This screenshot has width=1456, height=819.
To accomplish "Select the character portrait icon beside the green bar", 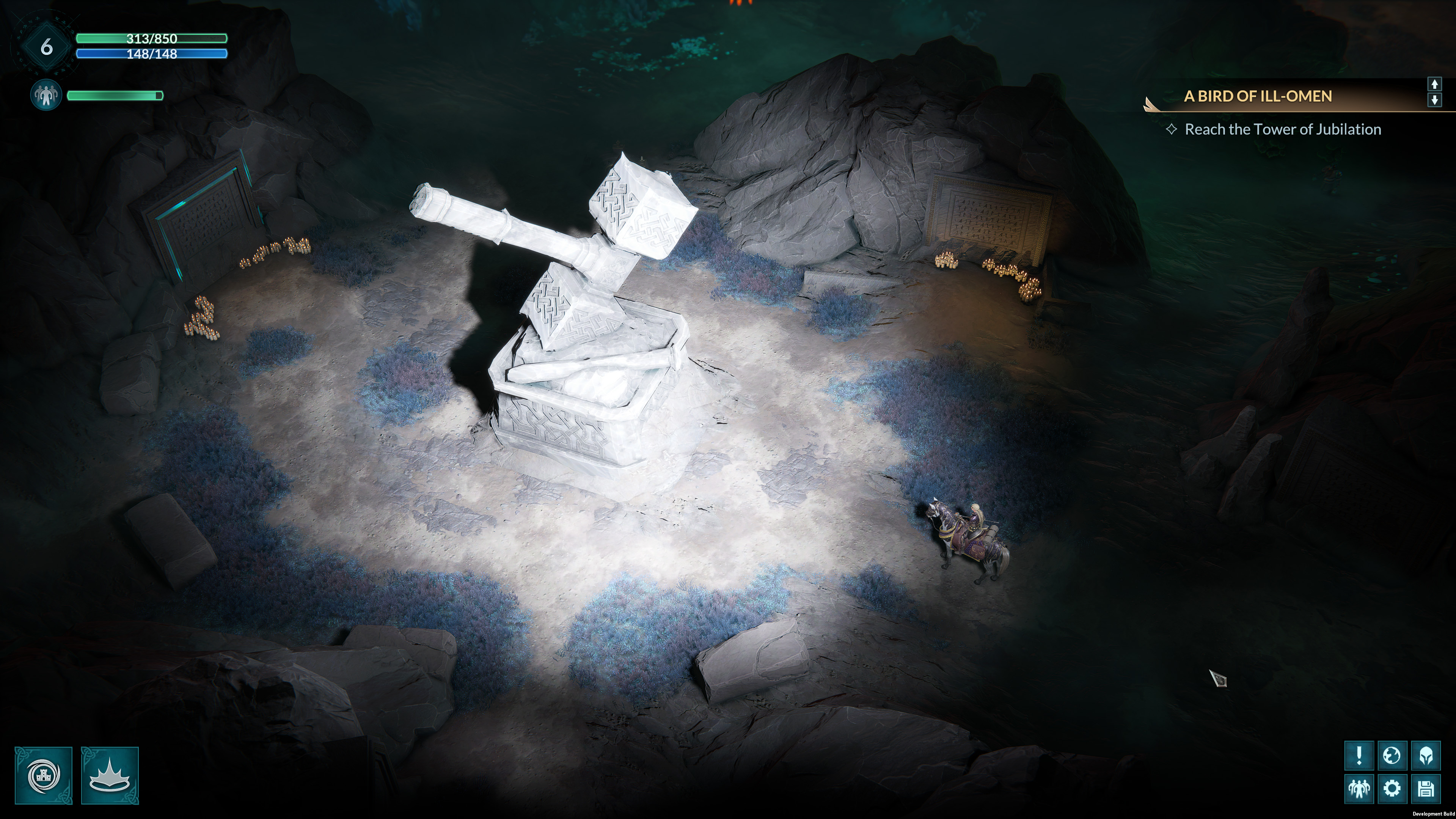I will pyautogui.click(x=45, y=95).
